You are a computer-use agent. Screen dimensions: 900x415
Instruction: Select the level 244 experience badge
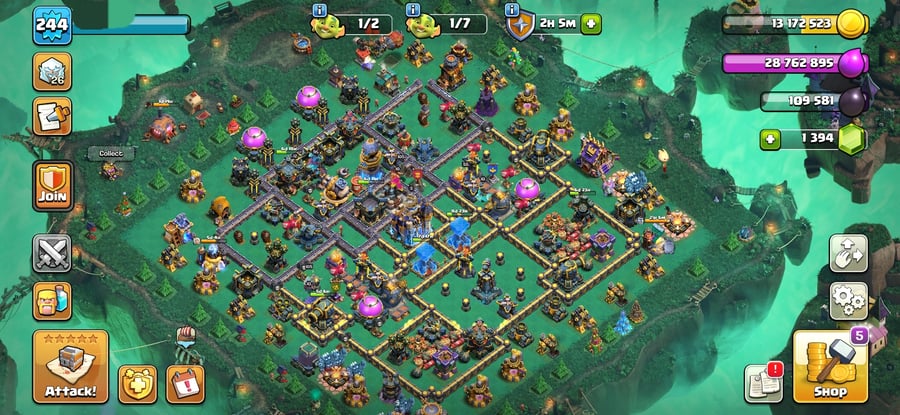click(x=50, y=25)
